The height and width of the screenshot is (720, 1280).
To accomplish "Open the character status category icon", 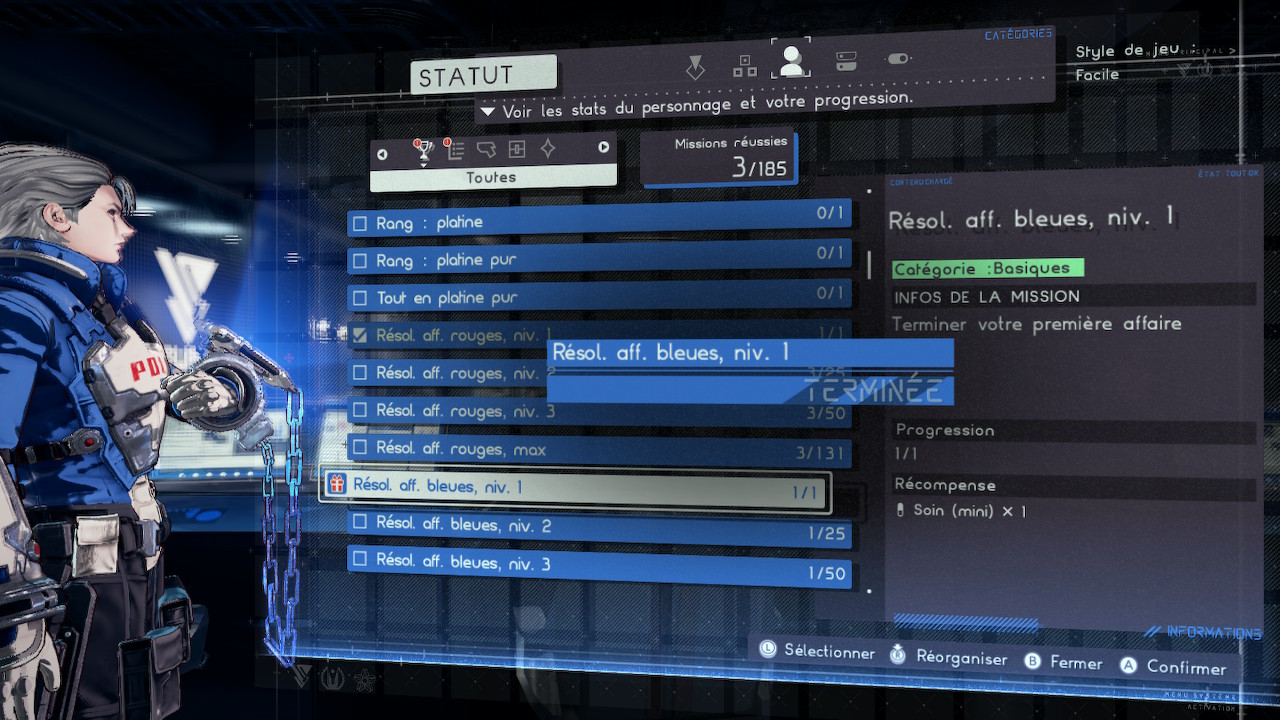I will [x=791, y=62].
